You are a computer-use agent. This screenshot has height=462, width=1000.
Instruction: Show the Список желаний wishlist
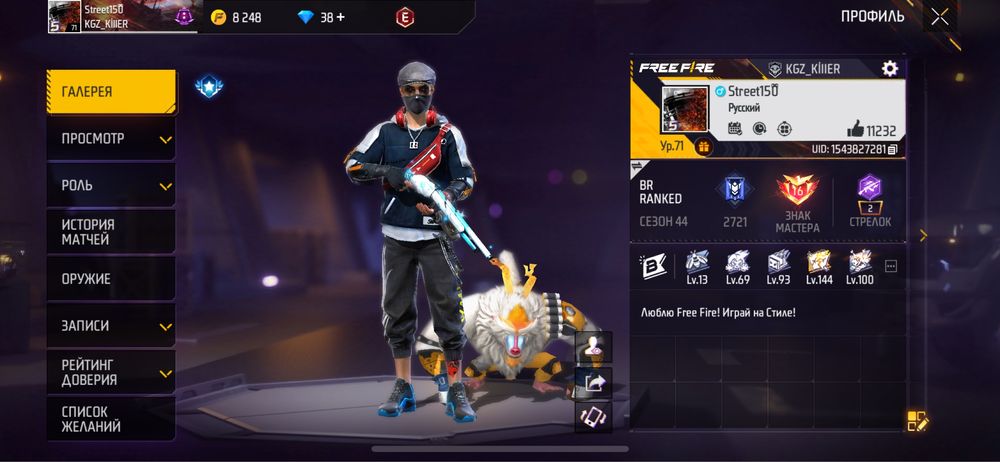(111, 419)
